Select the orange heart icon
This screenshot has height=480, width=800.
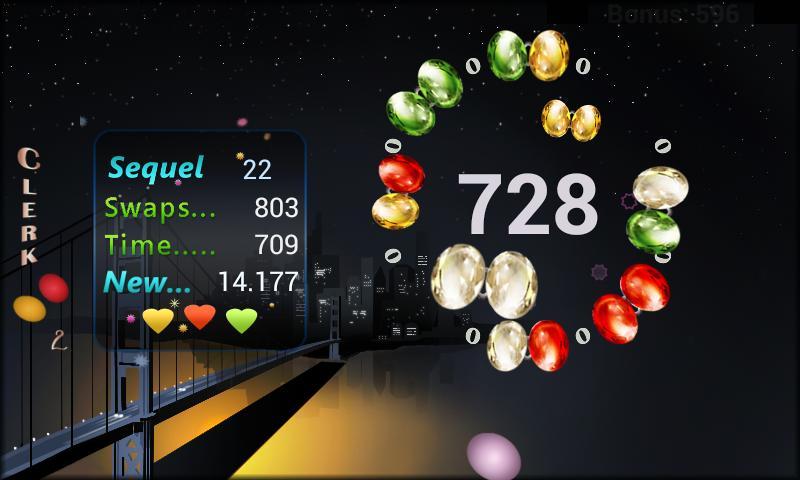point(200,318)
